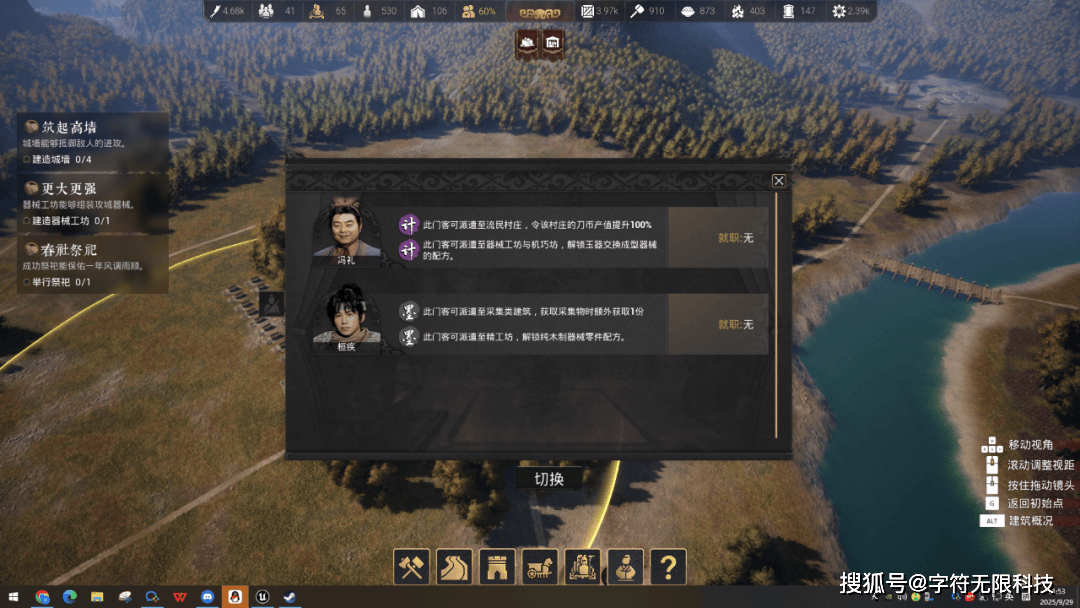This screenshot has width=1080, height=608.
Task: Select 冯礼's portrait
Action: click(346, 232)
